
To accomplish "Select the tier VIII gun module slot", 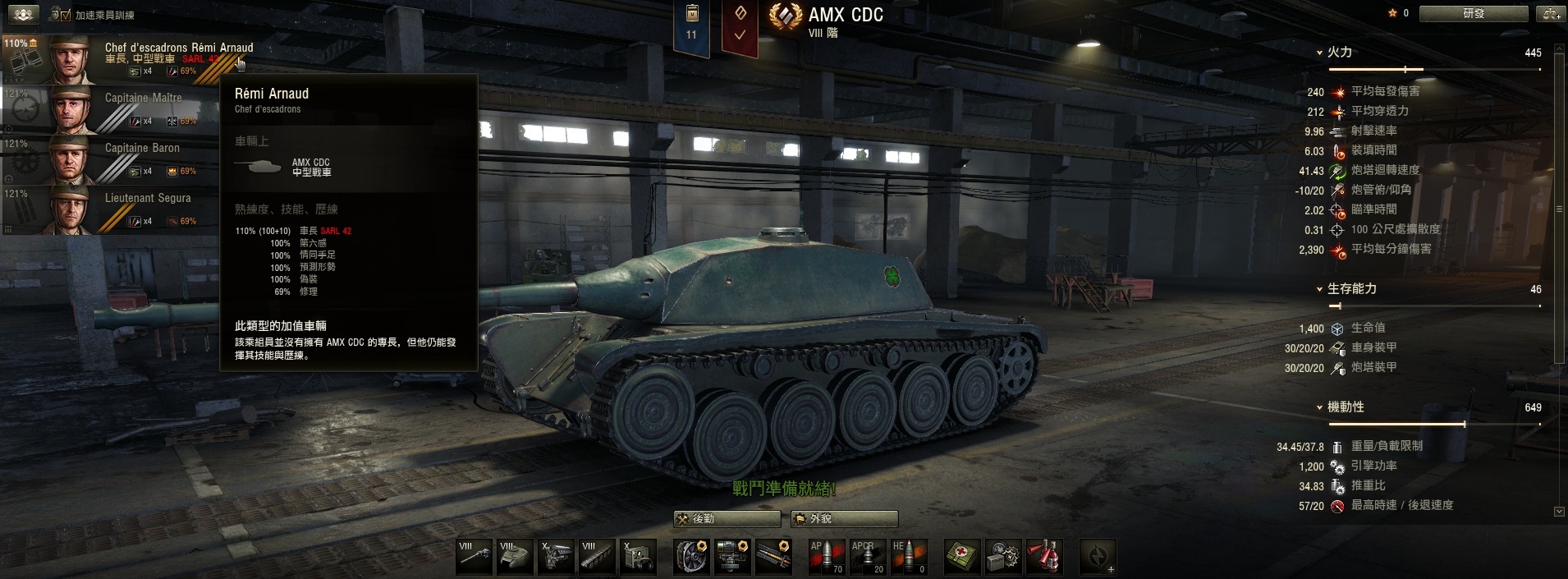I will click(x=474, y=556).
